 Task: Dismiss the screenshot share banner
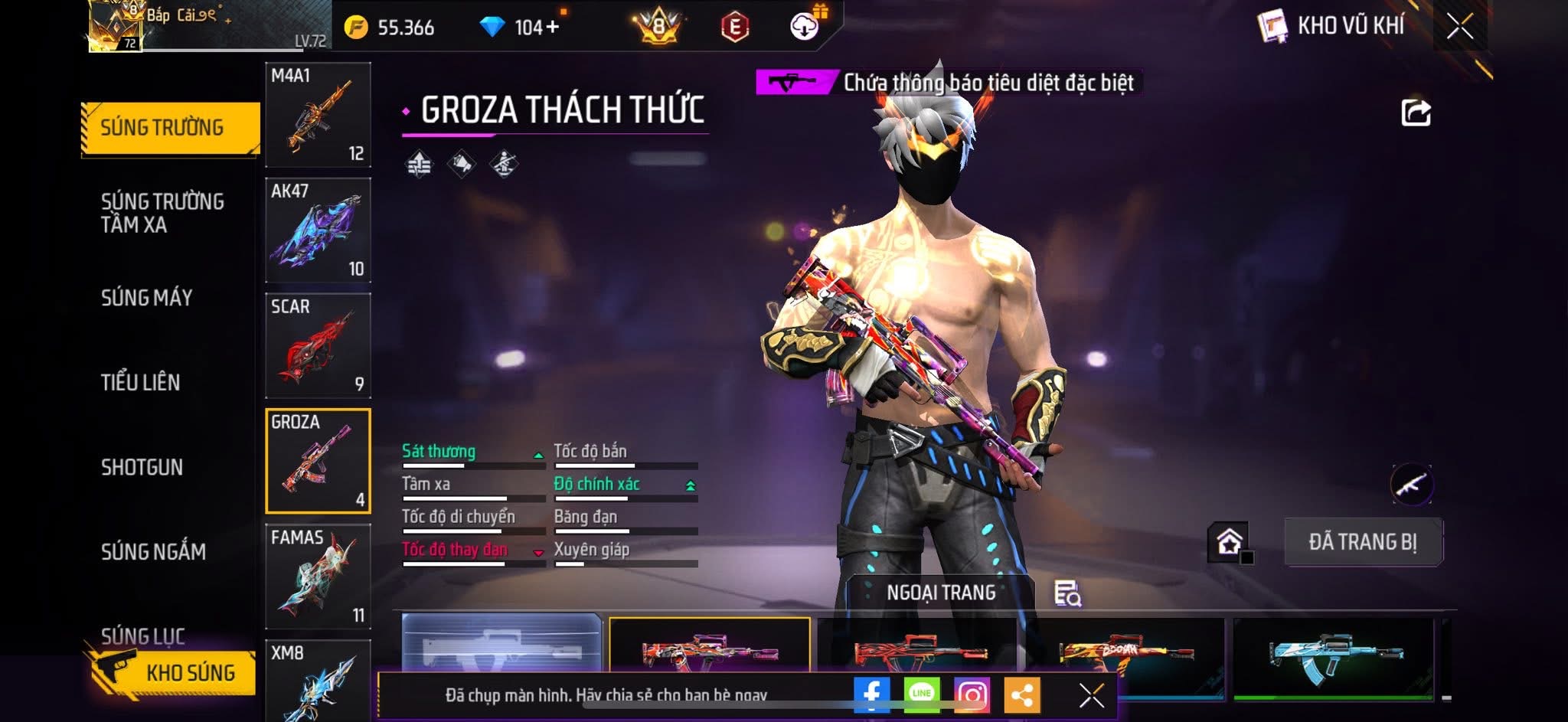[x=1091, y=695]
